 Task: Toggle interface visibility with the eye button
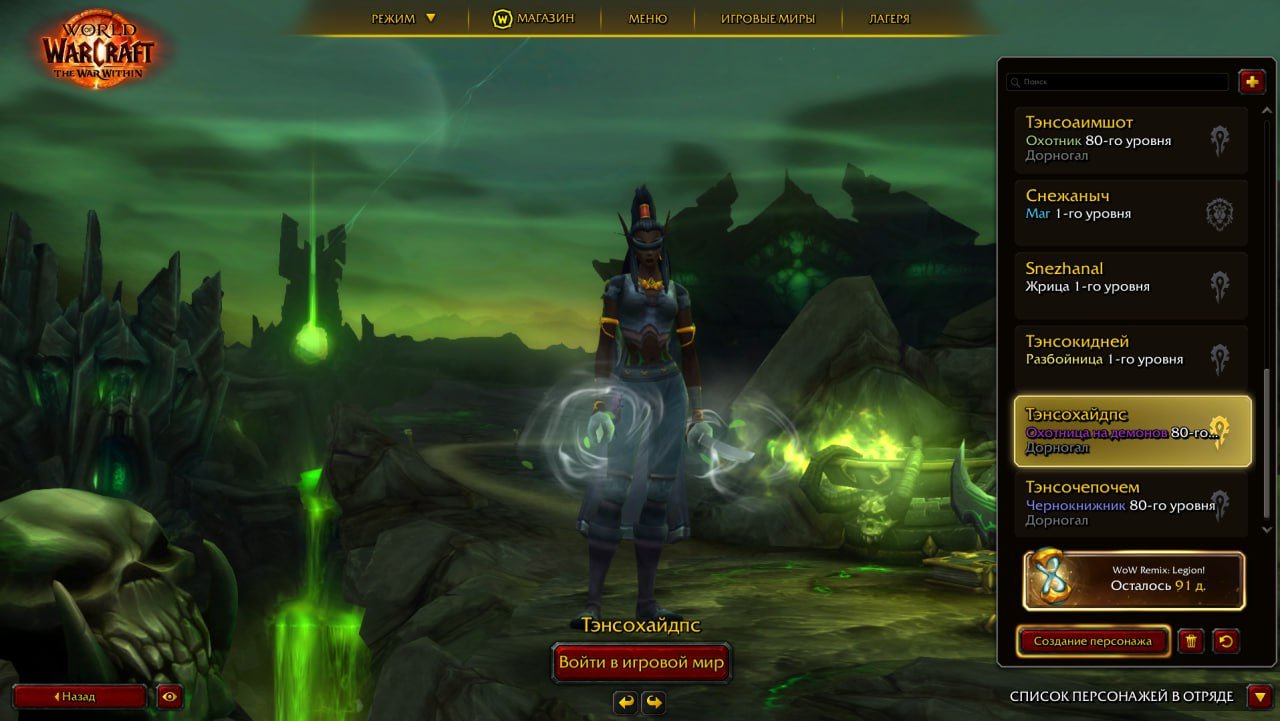pyautogui.click(x=168, y=695)
